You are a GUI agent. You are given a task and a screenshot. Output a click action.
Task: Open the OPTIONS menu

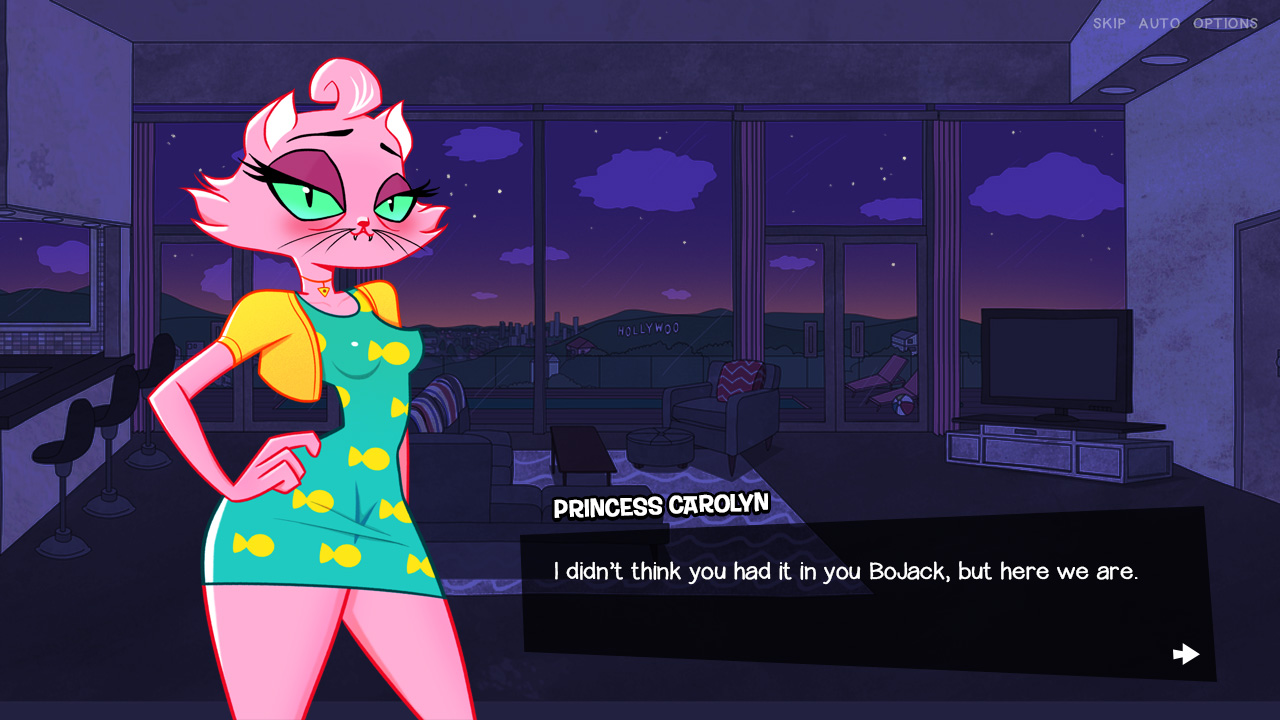point(1225,23)
